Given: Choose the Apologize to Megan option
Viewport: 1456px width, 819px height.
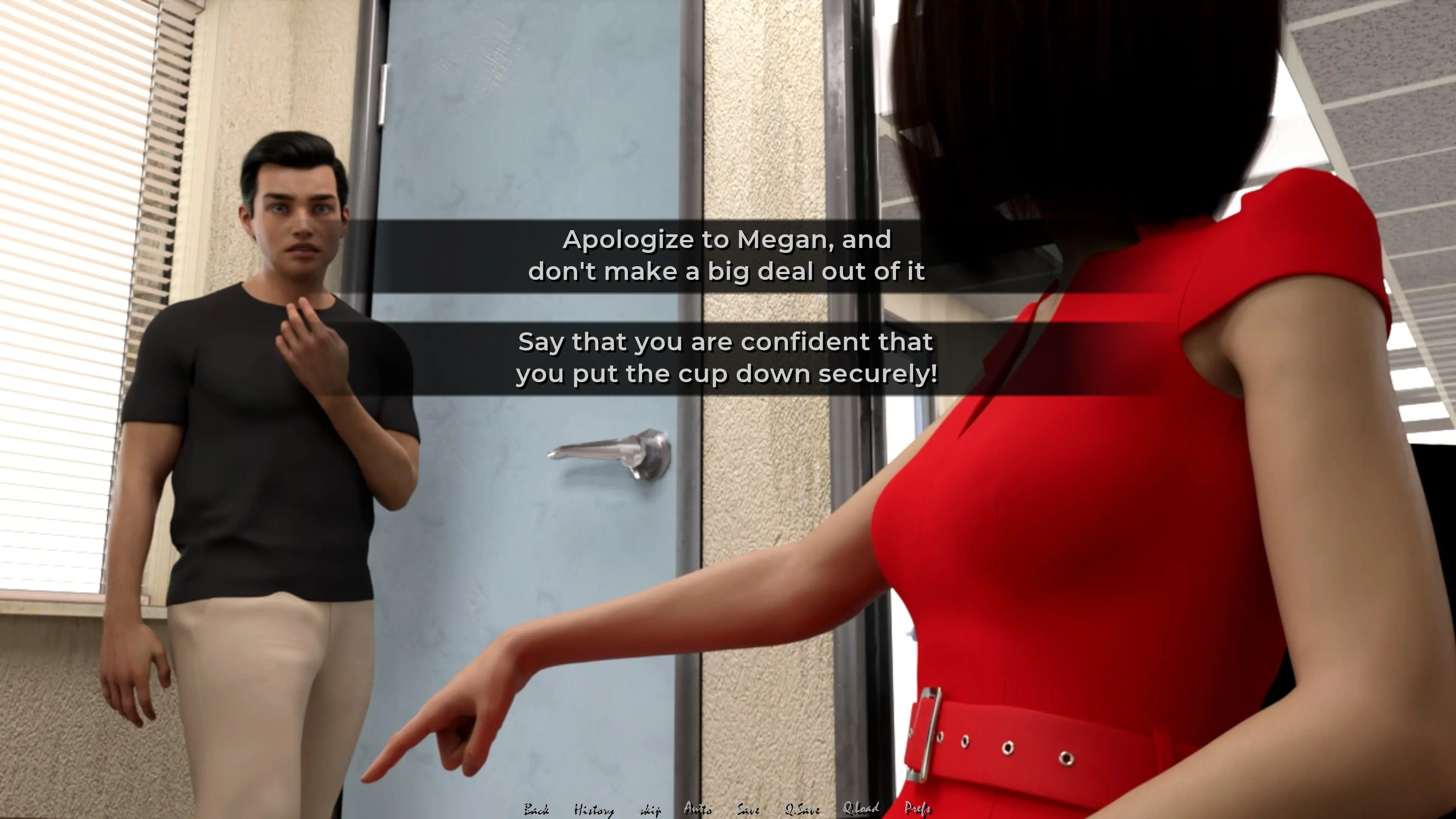Looking at the screenshot, I should pyautogui.click(x=727, y=256).
